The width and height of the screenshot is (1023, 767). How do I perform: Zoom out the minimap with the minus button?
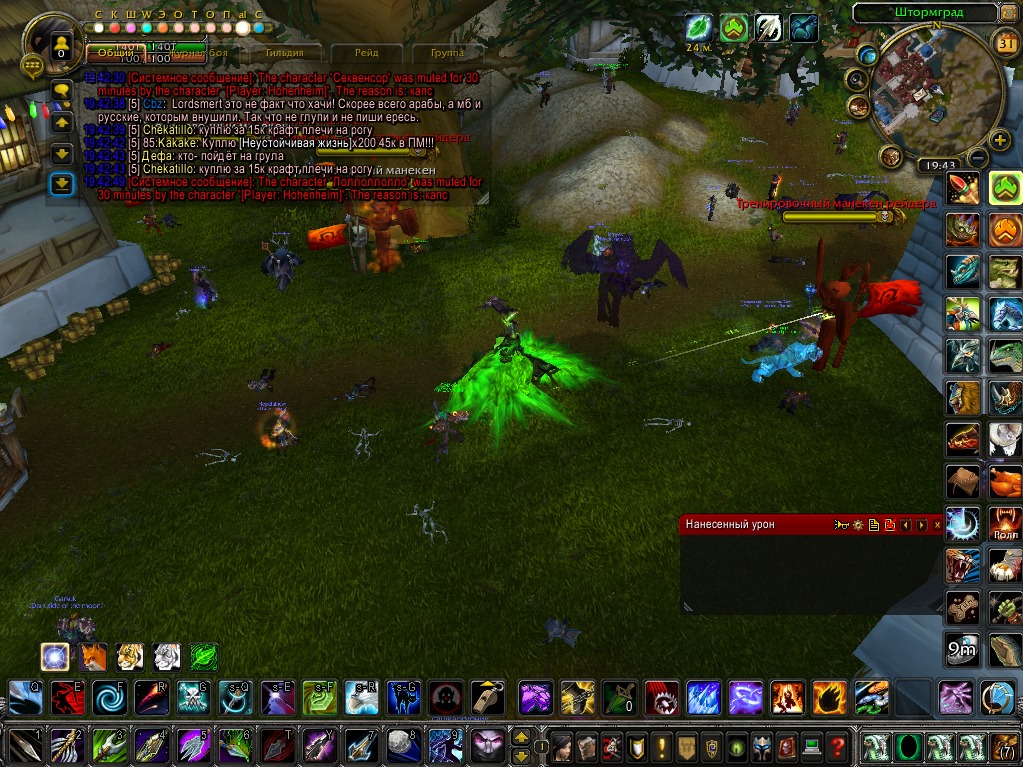[978, 158]
